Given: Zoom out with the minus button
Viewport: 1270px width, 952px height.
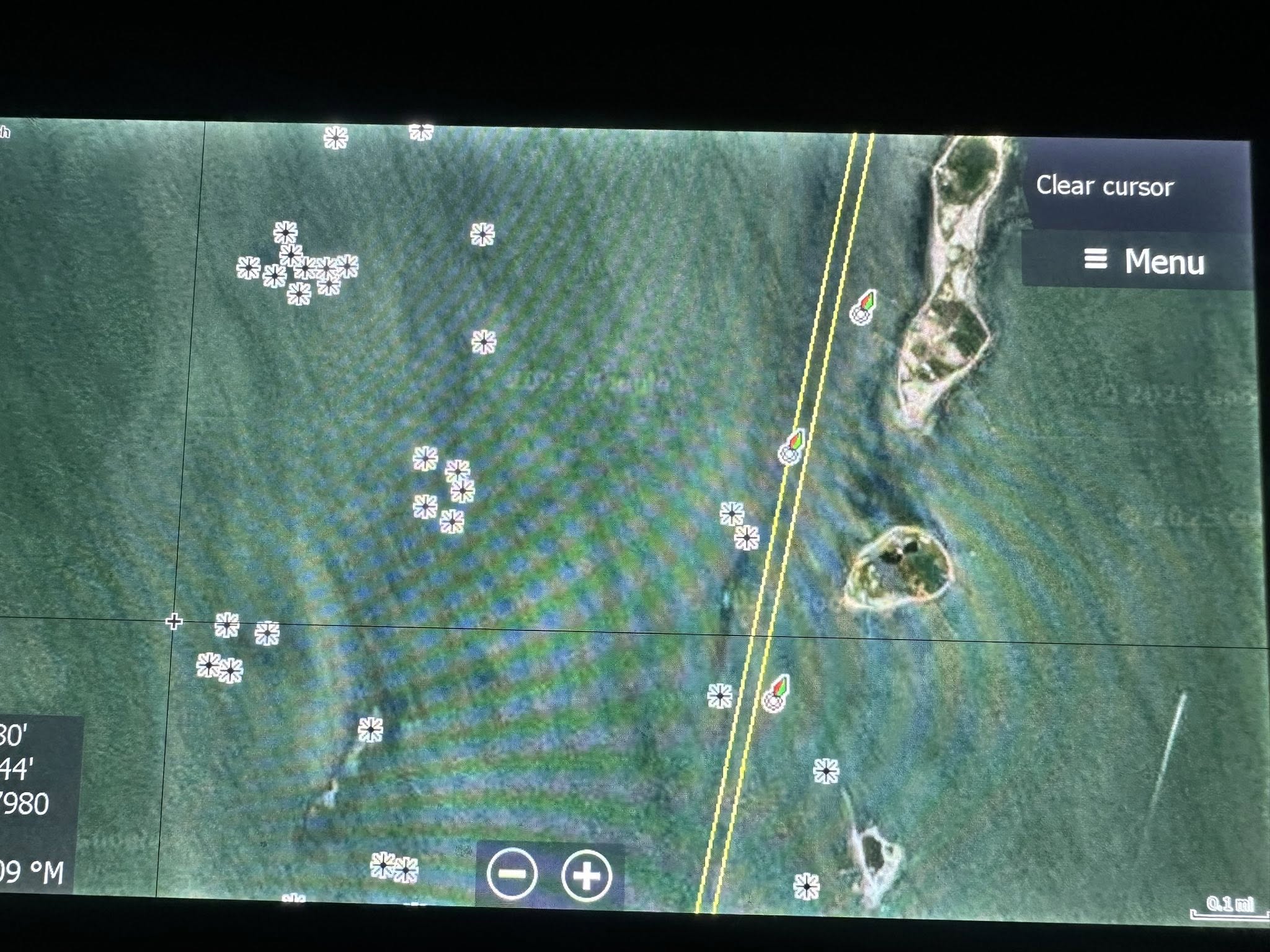Looking at the screenshot, I should click(512, 874).
